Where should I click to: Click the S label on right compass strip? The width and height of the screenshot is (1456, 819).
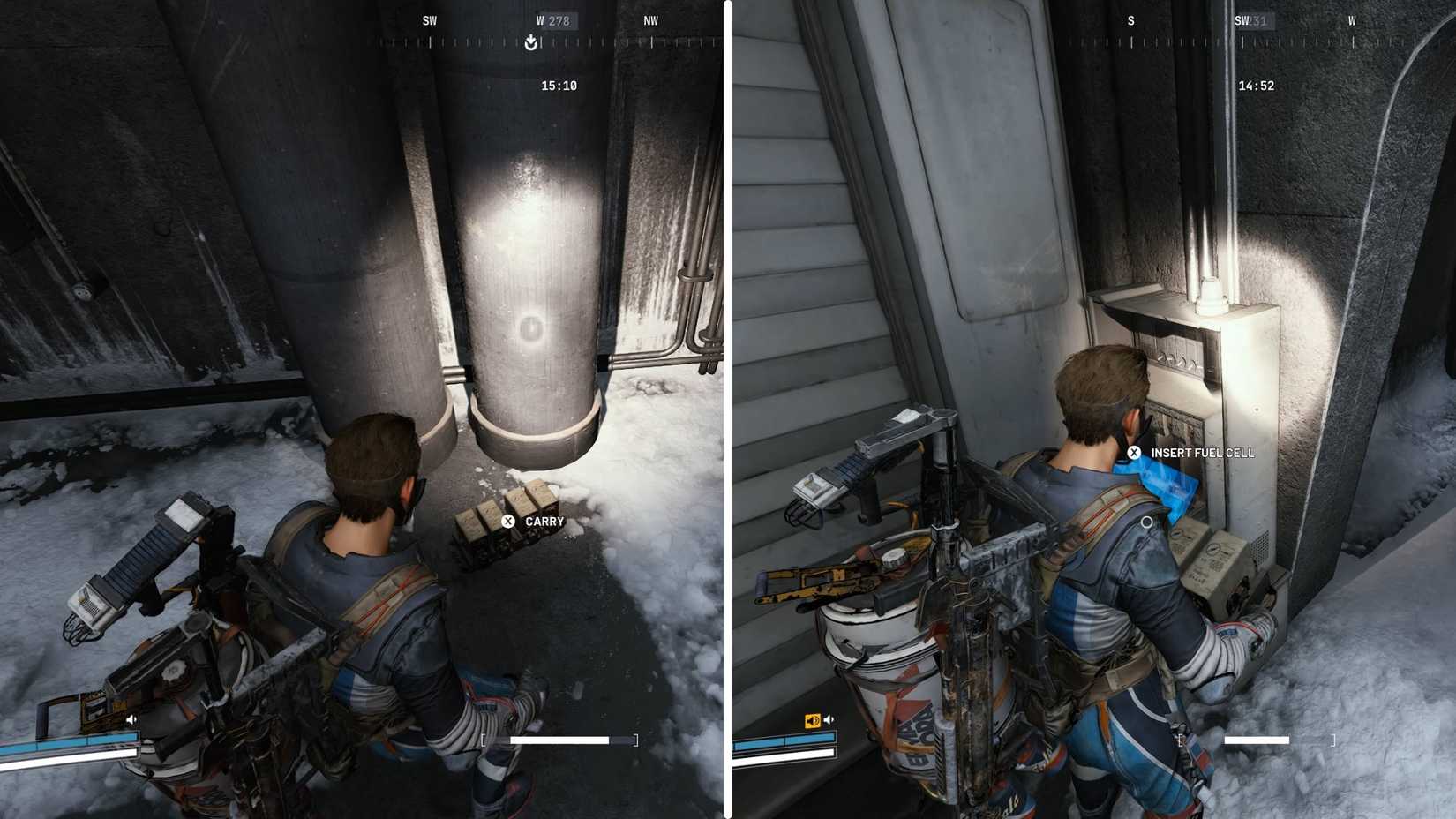[1130, 20]
